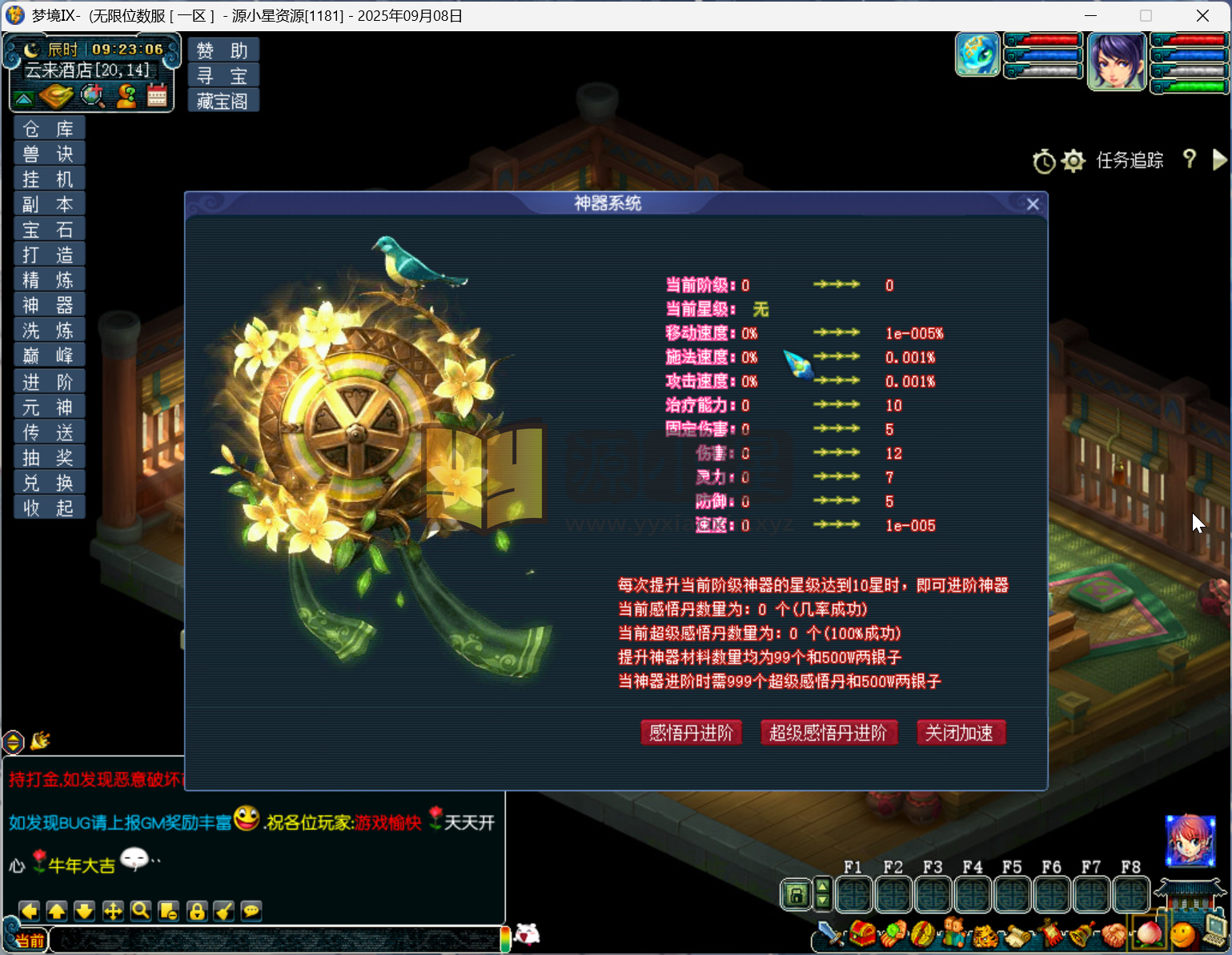Expand the chat panel with the double-arrow expander
The width and height of the screenshot is (1232, 955).
13,743
